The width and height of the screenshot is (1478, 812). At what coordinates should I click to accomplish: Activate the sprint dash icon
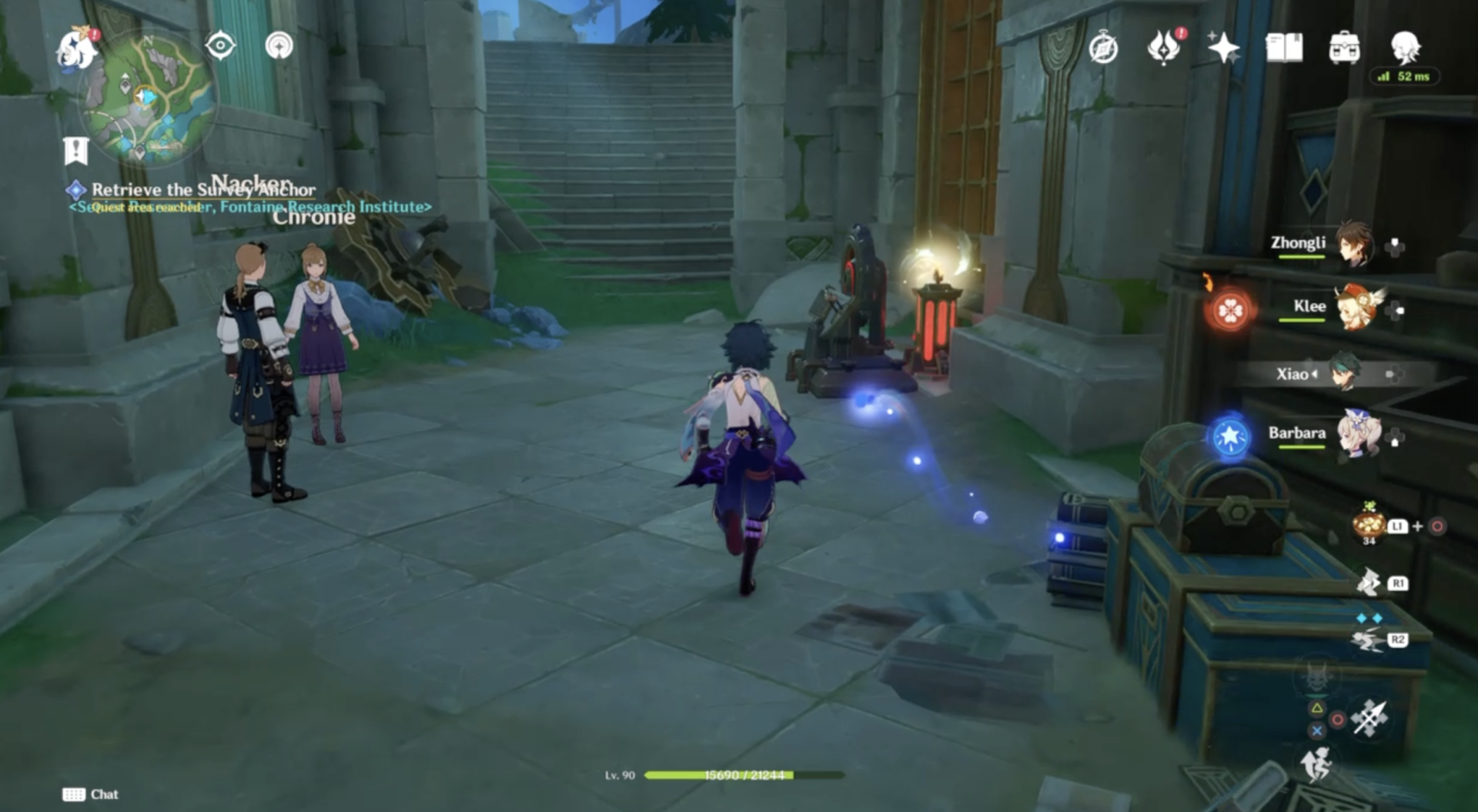click(x=1316, y=764)
